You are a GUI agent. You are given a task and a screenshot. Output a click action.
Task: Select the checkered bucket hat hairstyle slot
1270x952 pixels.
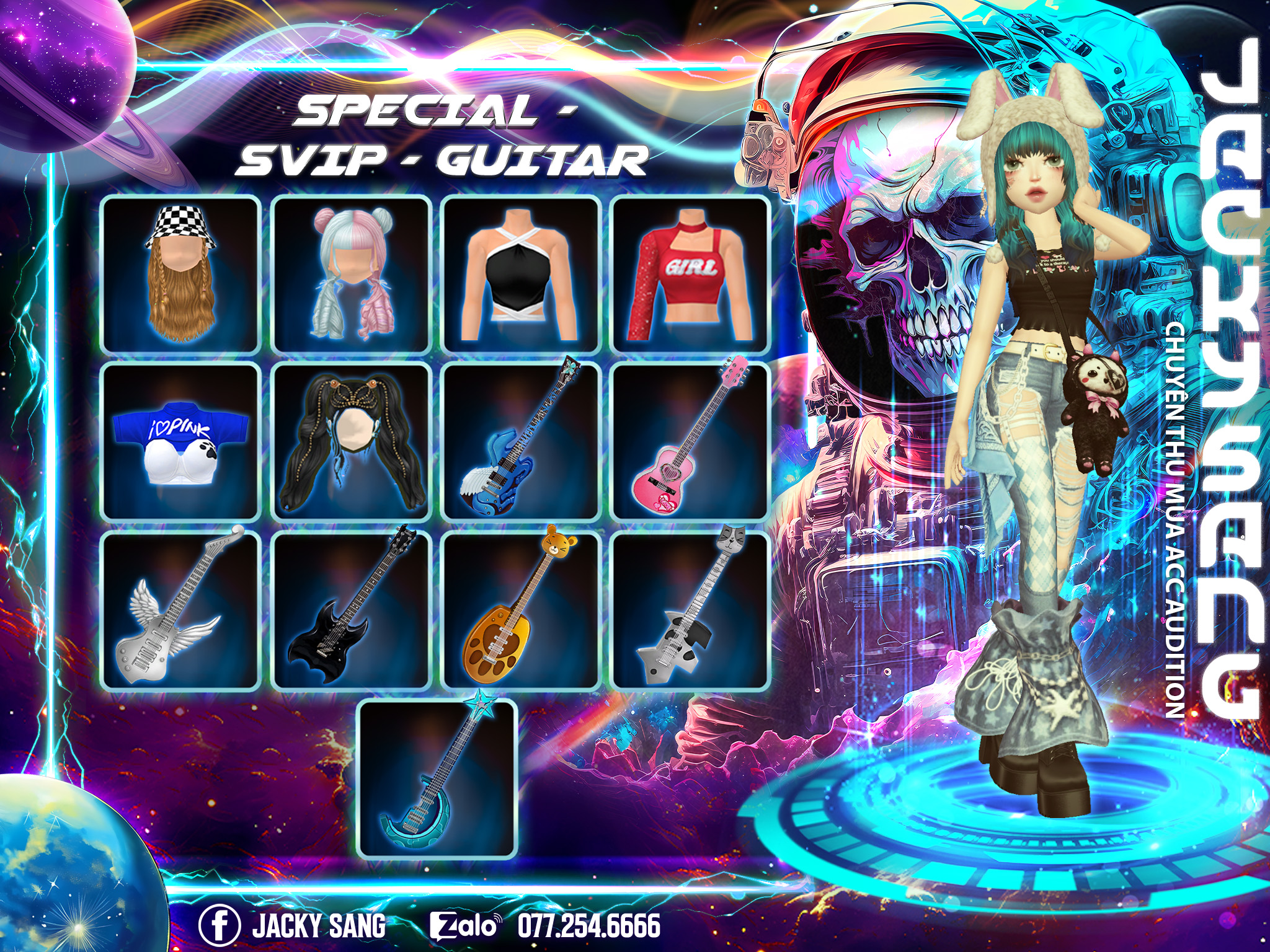(180, 274)
